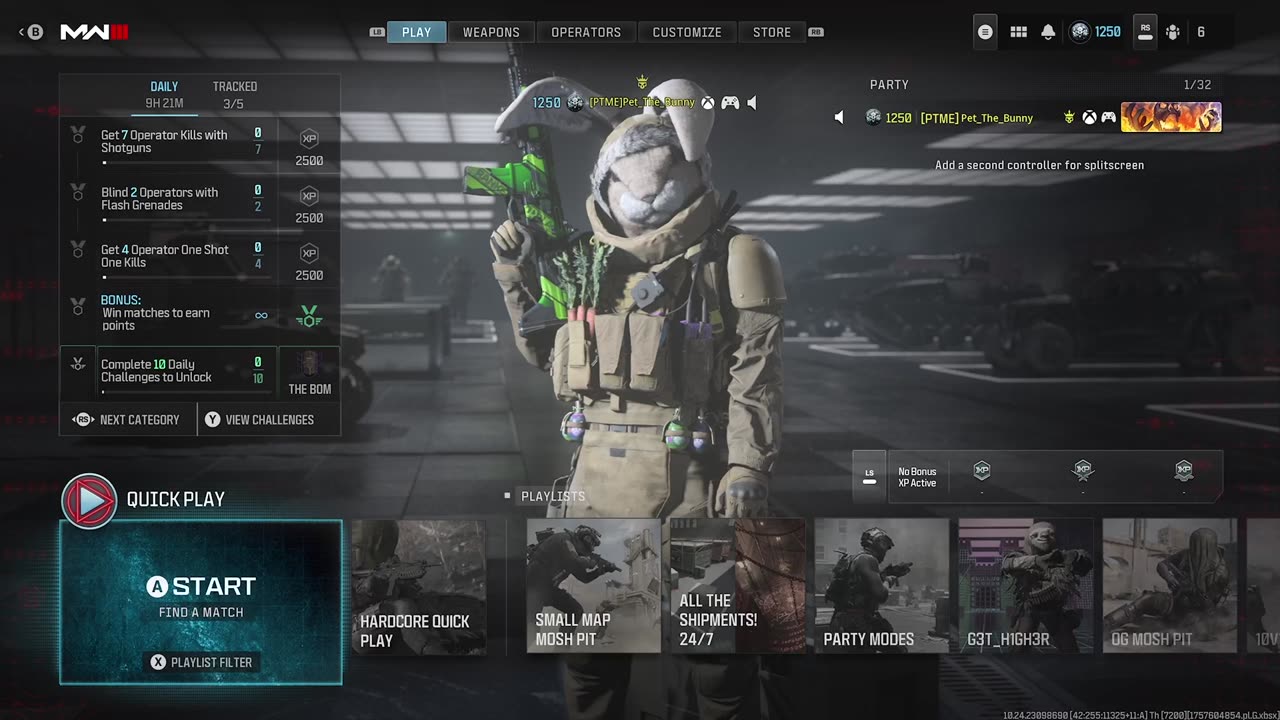Choose the OG Mosh Pit playlist
1280x720 pixels.
click(x=1169, y=586)
